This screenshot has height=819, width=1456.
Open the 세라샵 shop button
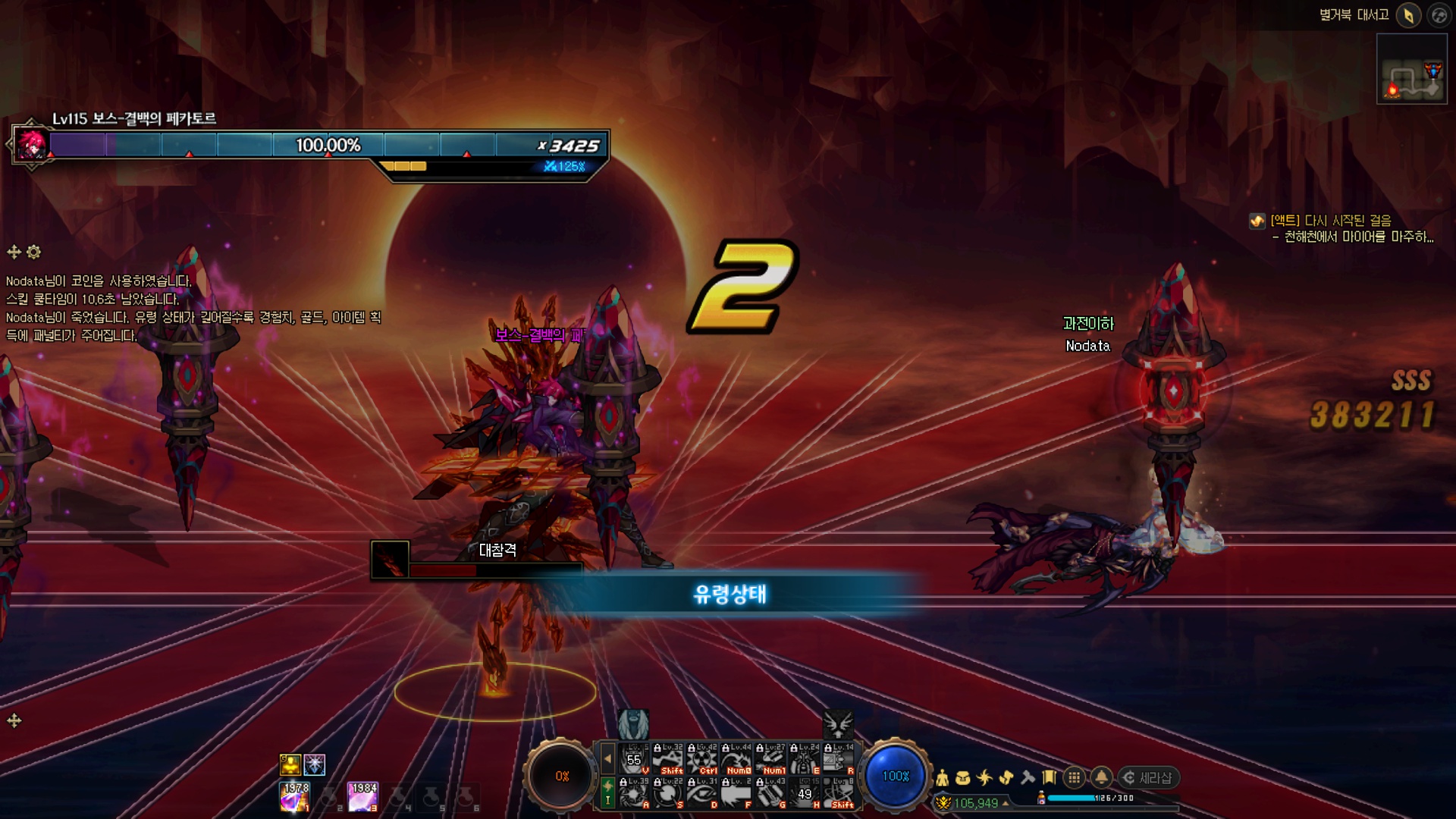click(1148, 778)
